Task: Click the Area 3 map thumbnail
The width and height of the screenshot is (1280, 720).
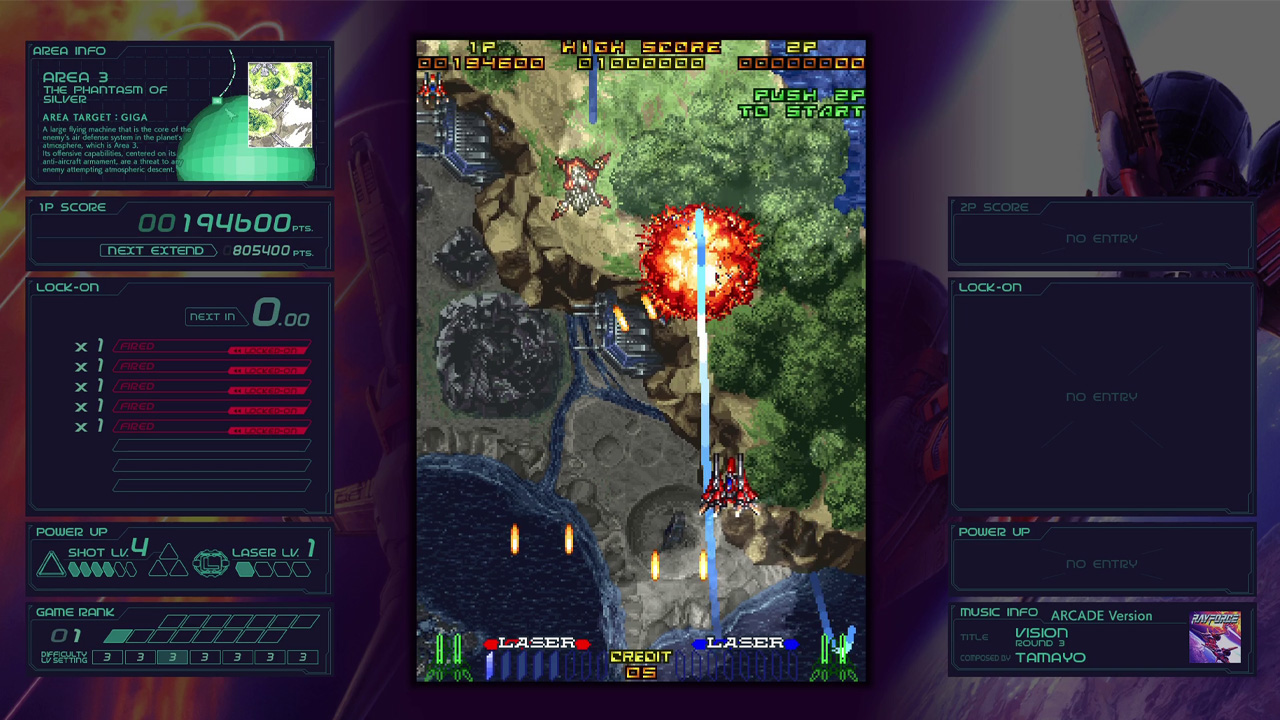Action: [278, 106]
